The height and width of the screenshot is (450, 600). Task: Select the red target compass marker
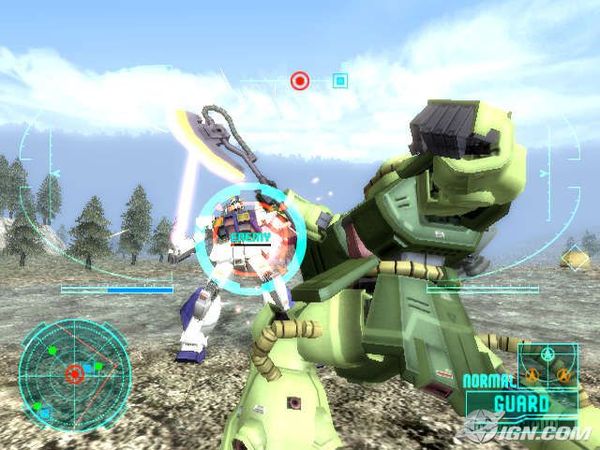coord(300,80)
